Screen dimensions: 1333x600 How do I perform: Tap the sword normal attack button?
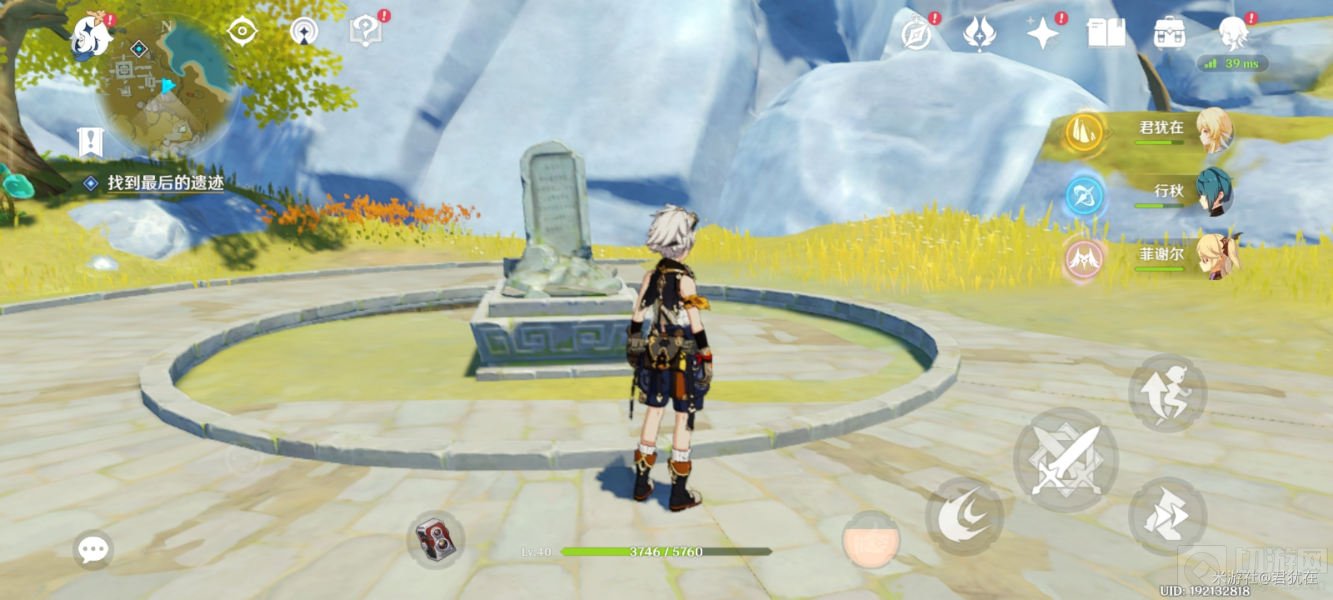pyautogui.click(x=1064, y=460)
